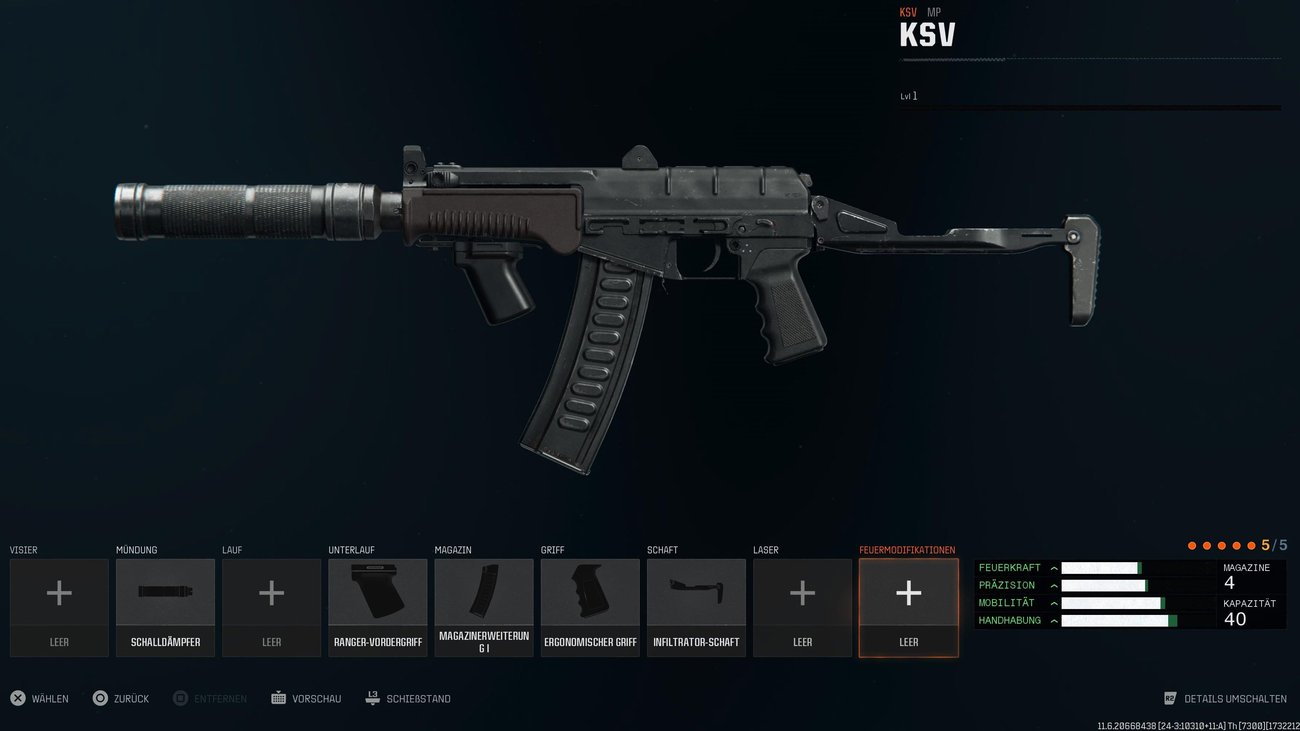Click the Wählen option

coord(40,699)
